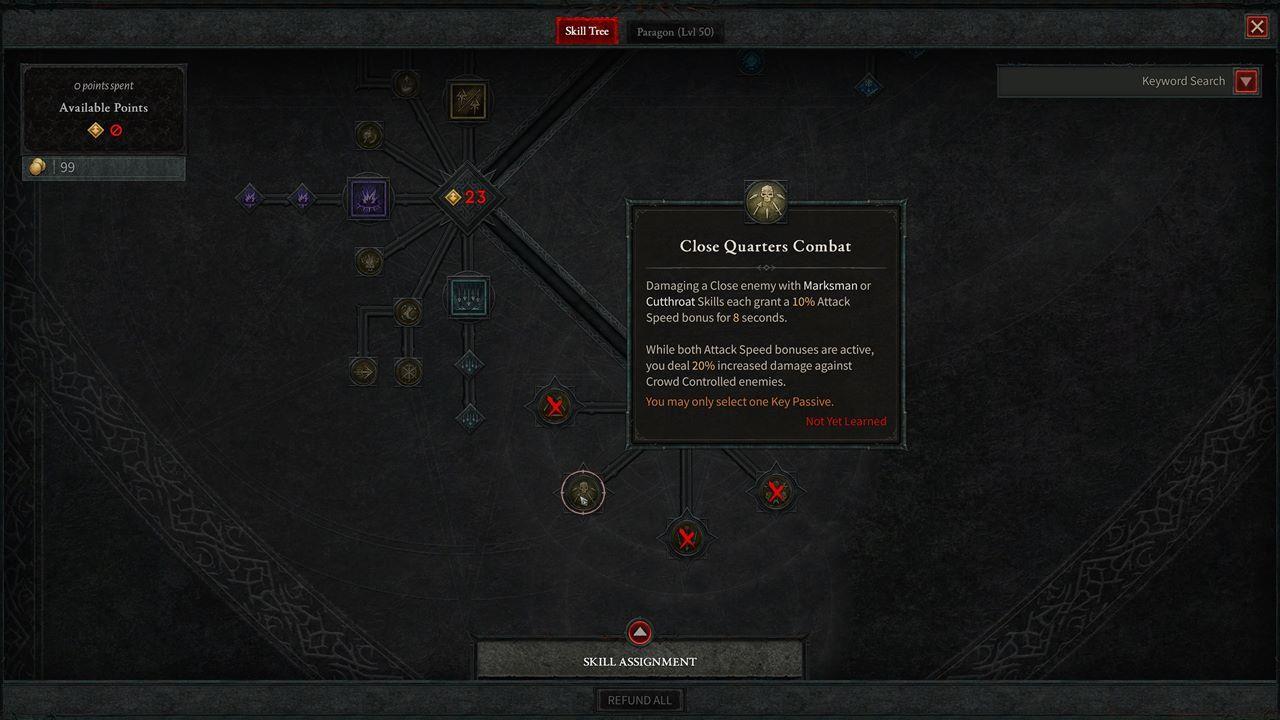Select the locked key passive marked with red X

pyautogui.click(x=555, y=405)
